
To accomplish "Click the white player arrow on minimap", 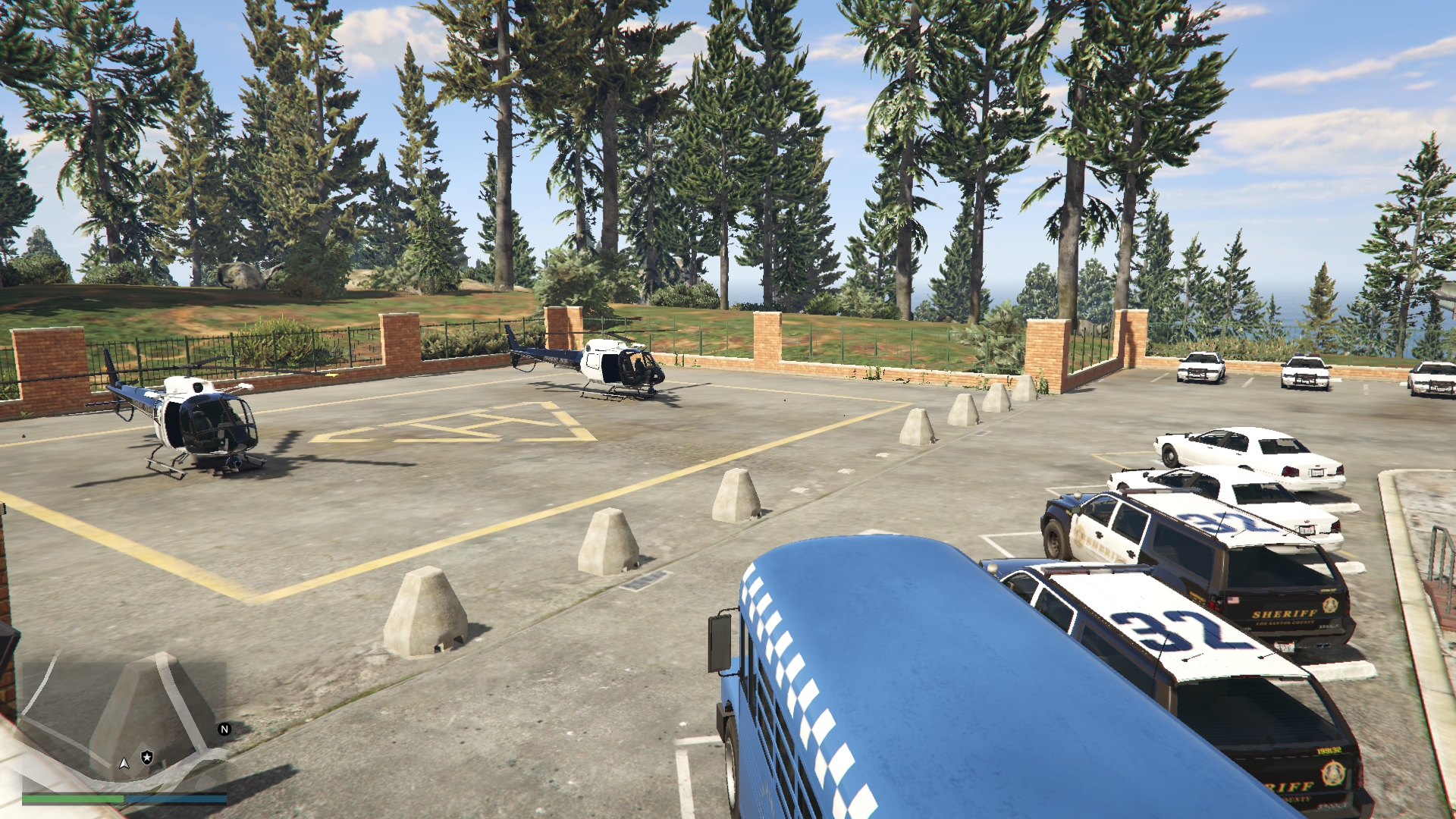I will (x=124, y=762).
